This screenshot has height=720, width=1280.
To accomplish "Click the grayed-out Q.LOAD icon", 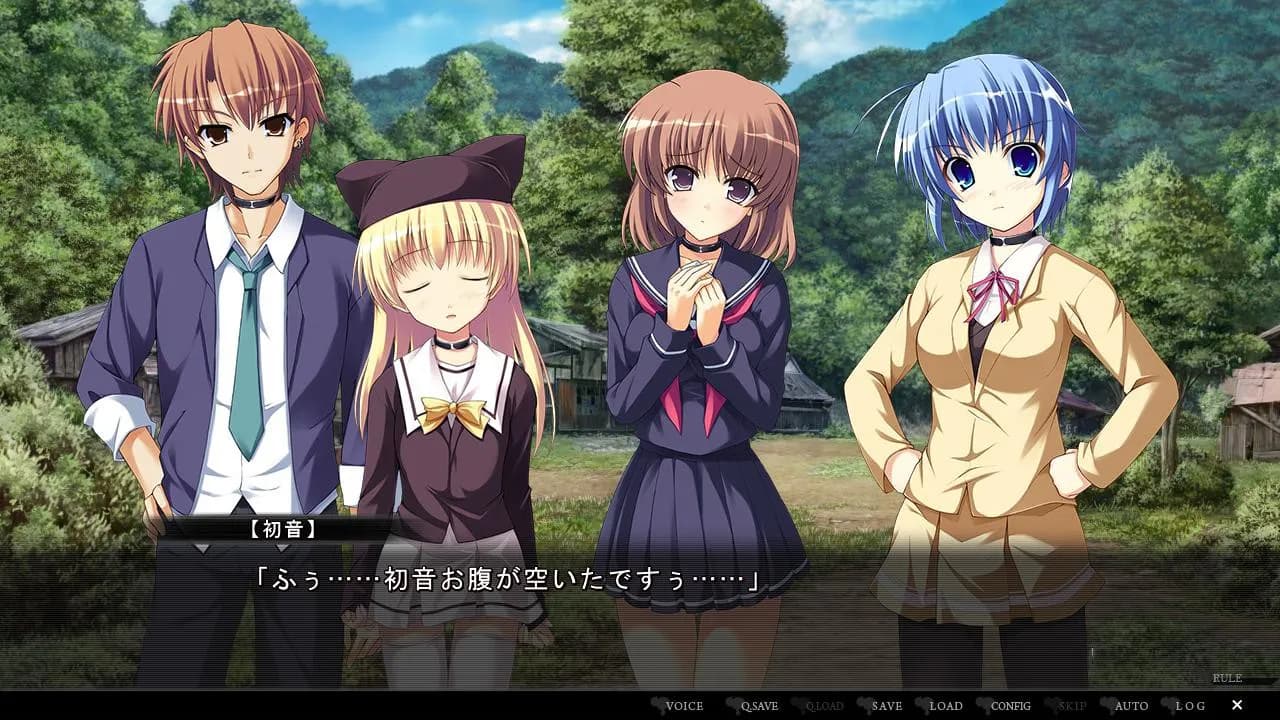I will click(x=825, y=705).
